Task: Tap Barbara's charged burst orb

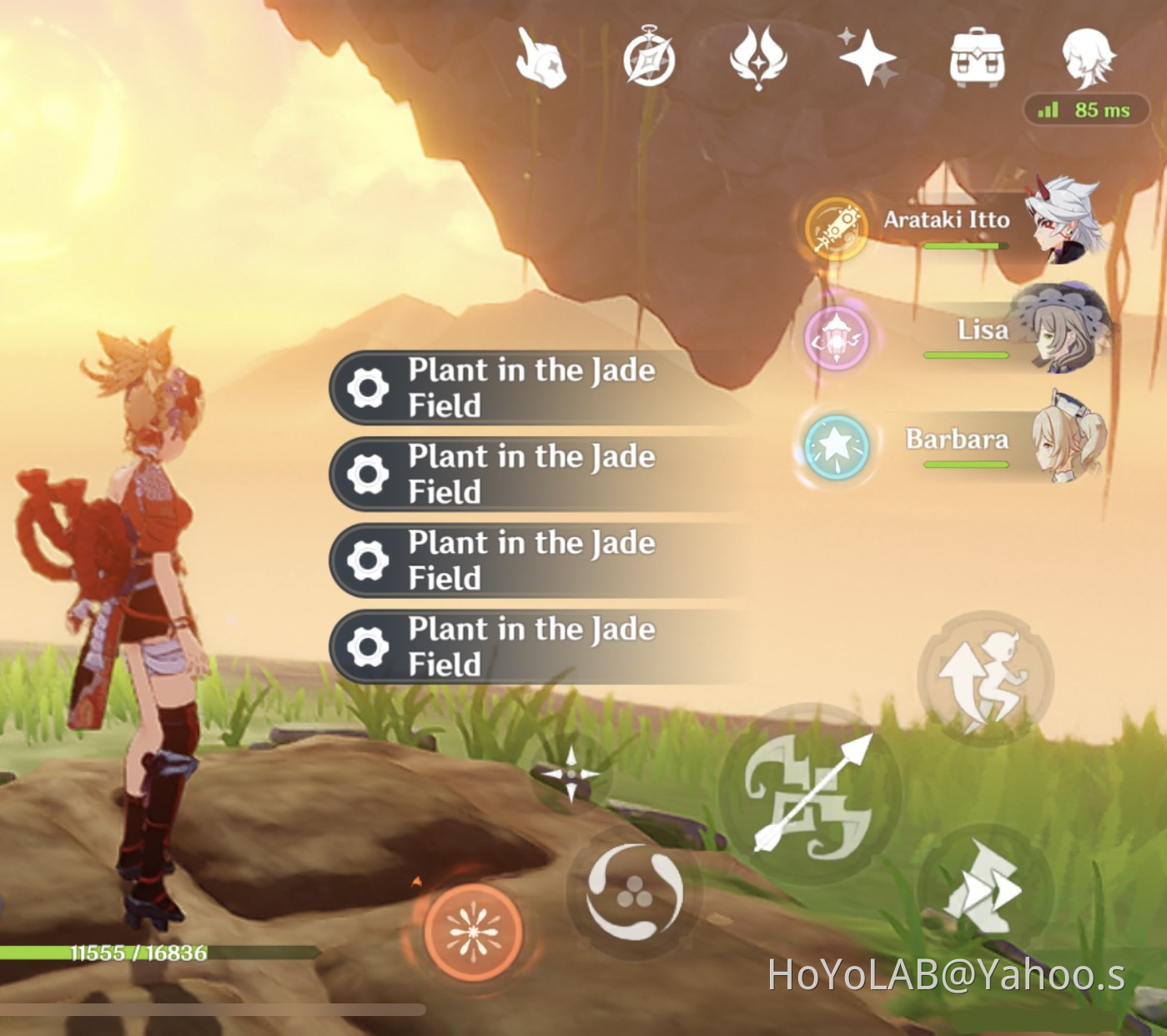Action: (838, 450)
